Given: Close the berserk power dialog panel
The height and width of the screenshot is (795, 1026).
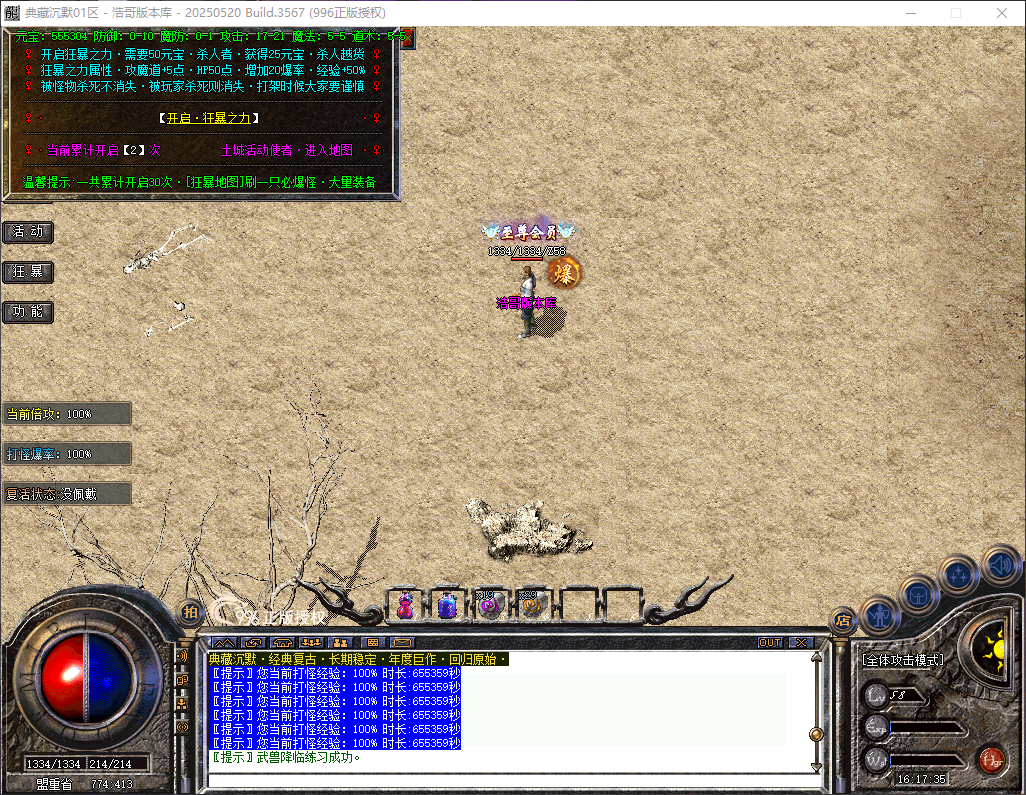Looking at the screenshot, I should coord(405,37).
